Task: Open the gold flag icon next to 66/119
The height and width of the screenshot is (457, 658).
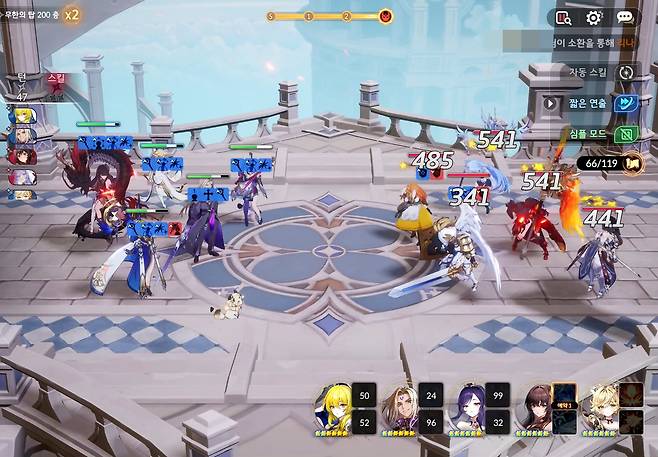Action: click(631, 162)
